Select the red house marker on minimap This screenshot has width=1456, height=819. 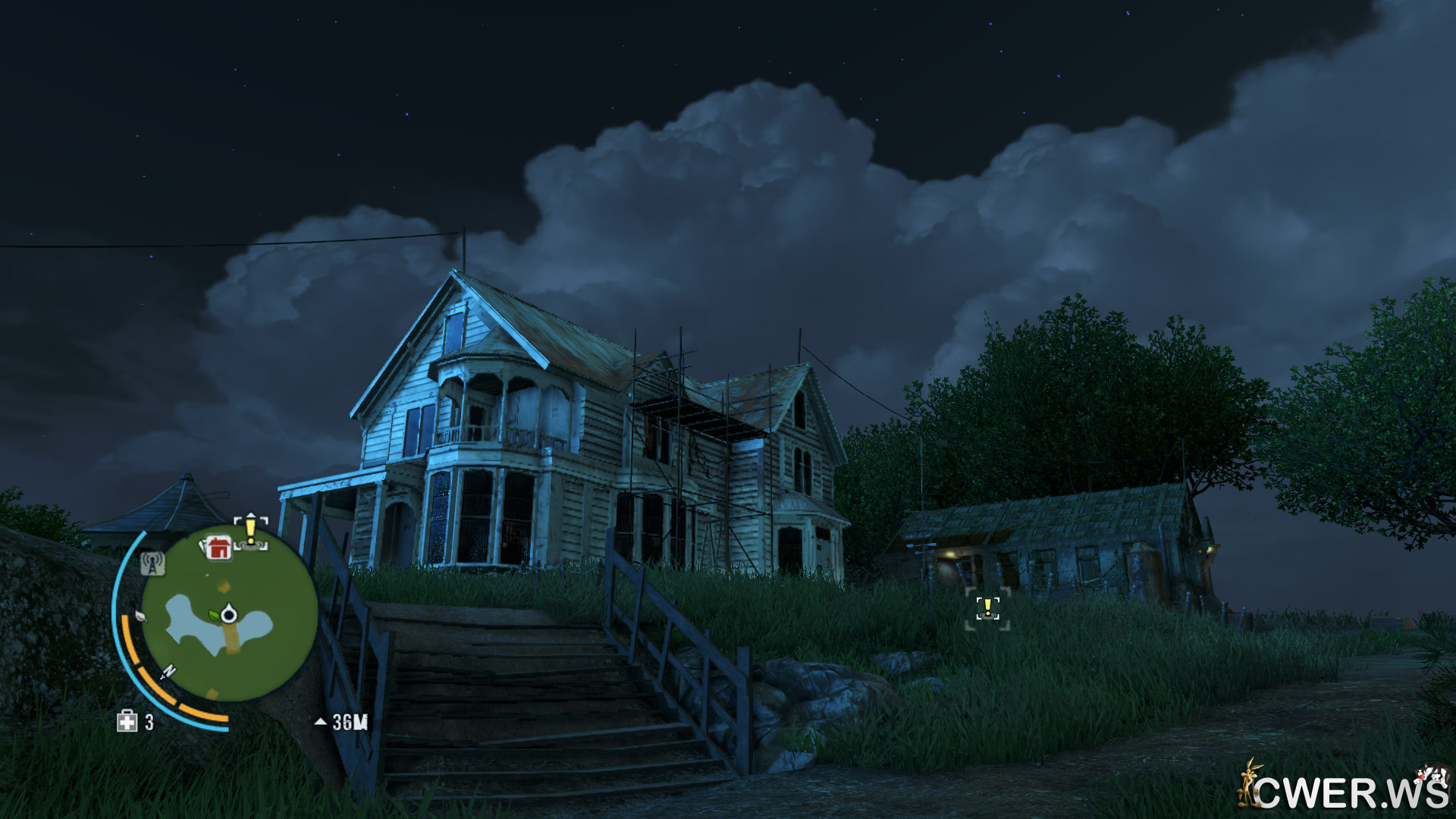pos(218,547)
